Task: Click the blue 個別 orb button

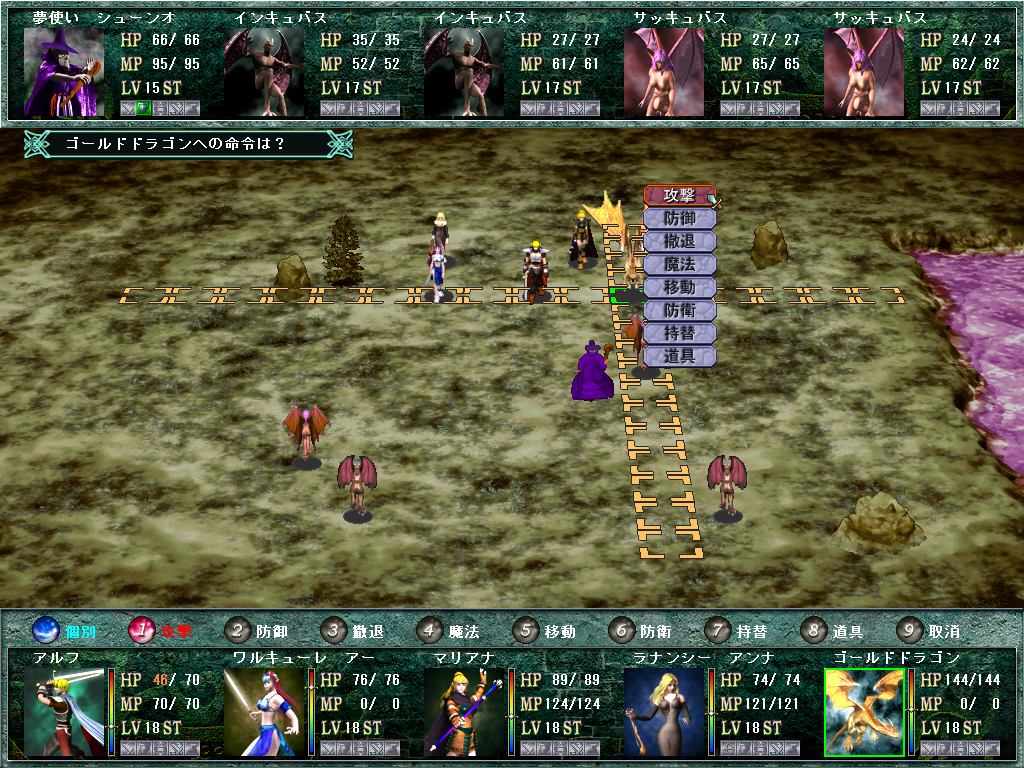Action: (47, 630)
